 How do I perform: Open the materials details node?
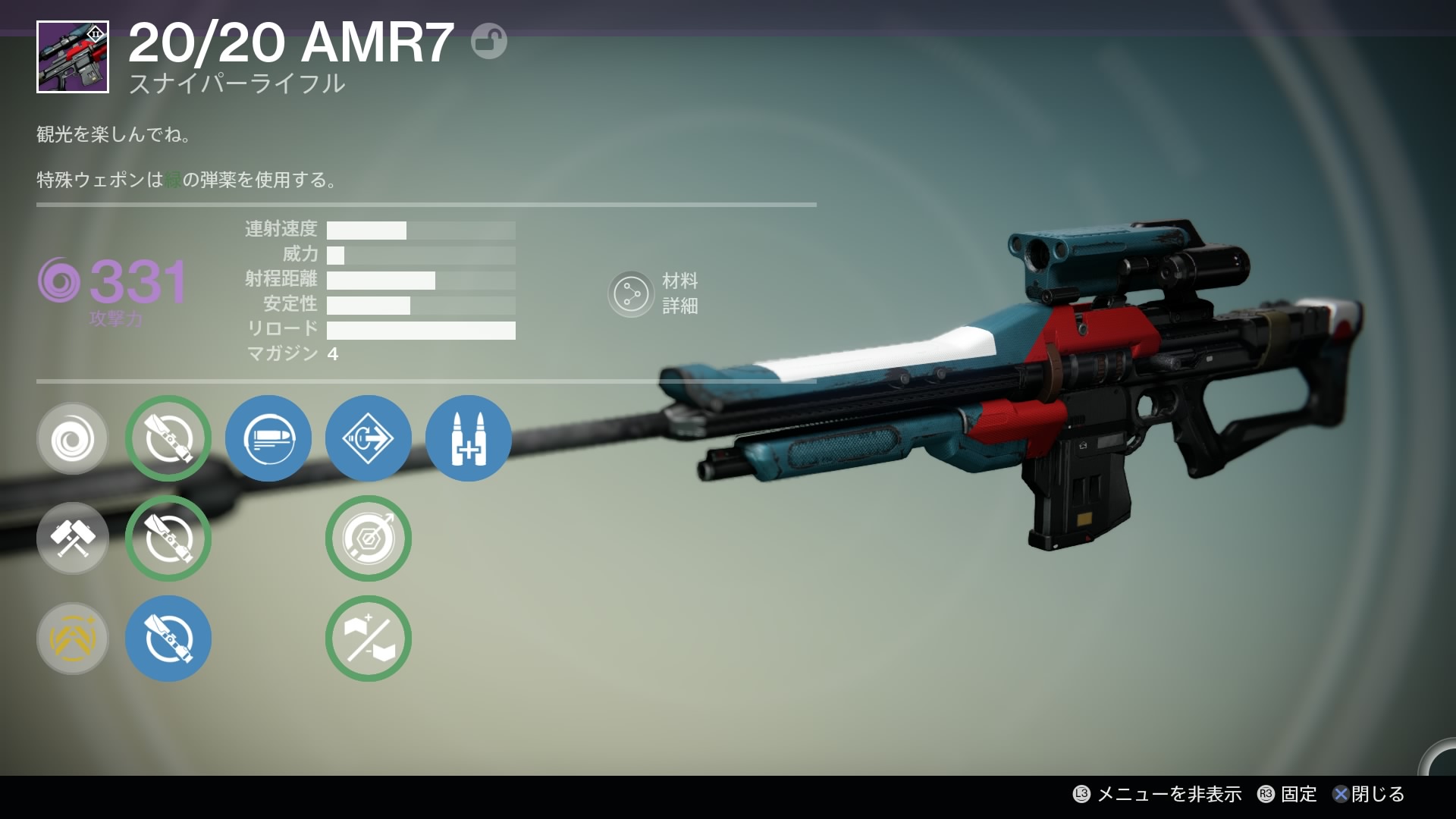tap(631, 294)
